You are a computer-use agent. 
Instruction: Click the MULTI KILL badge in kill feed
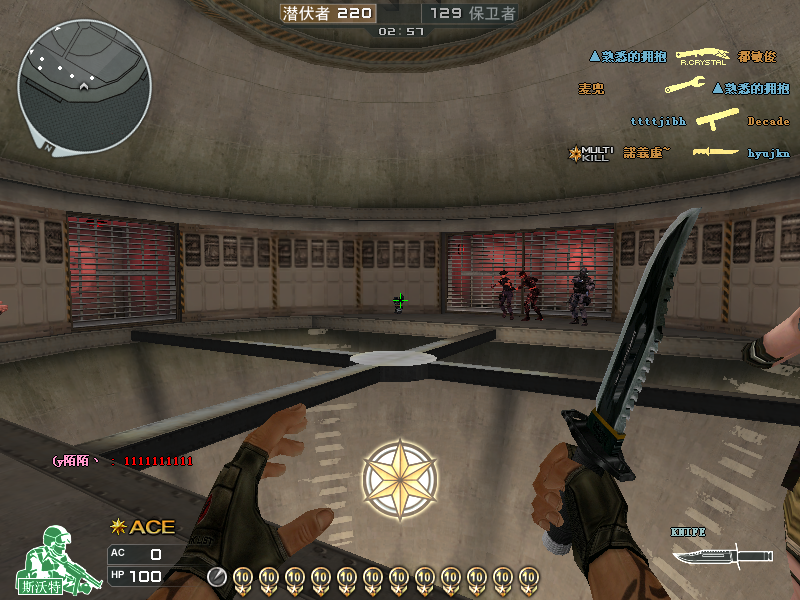tap(590, 153)
